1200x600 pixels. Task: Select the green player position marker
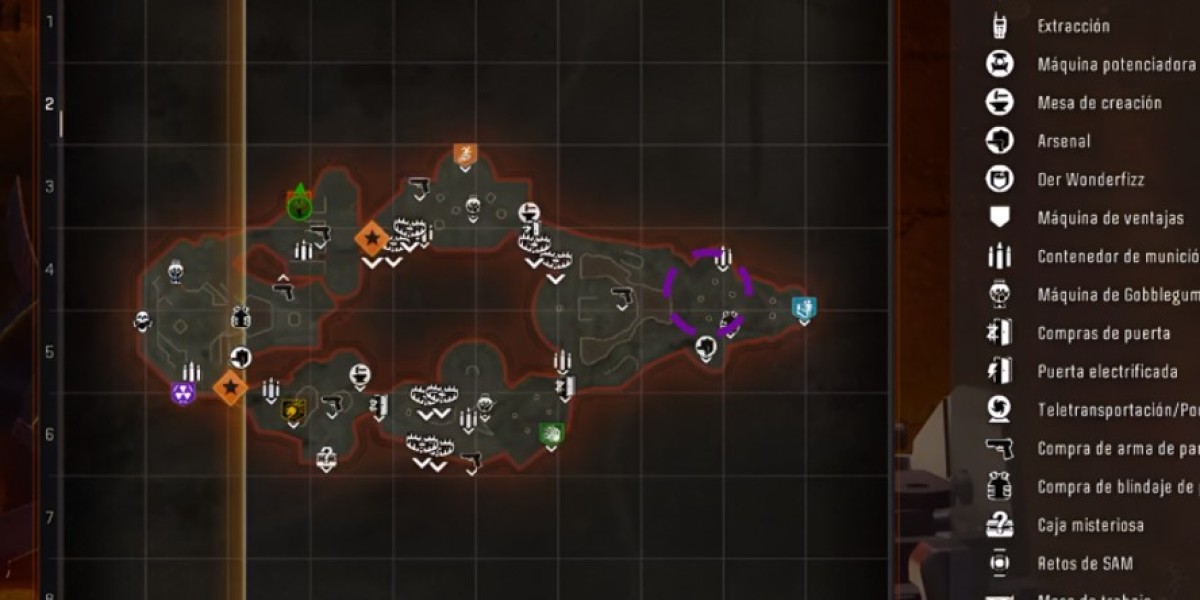tap(299, 205)
